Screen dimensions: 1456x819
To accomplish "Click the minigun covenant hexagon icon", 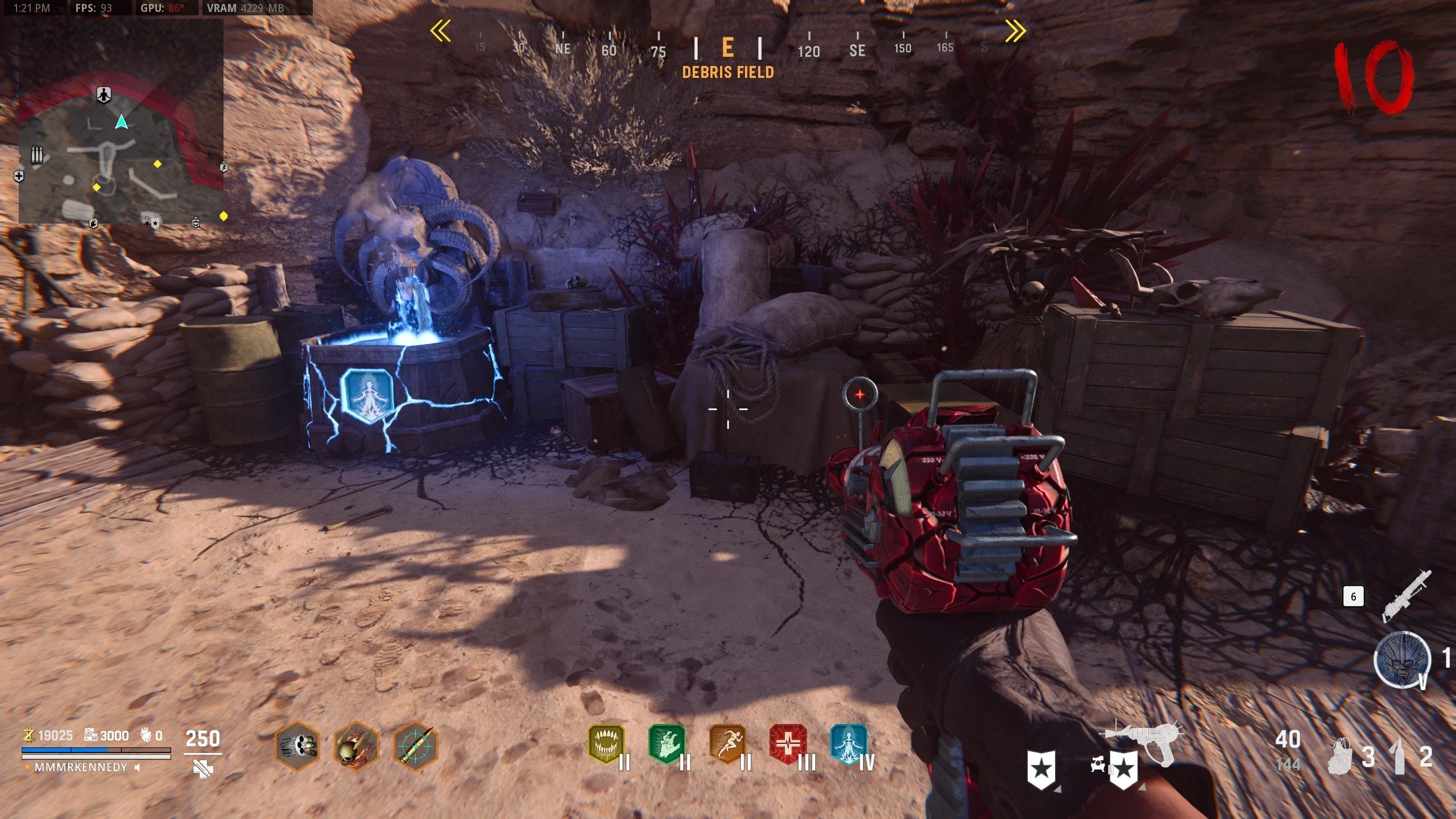I will pyautogui.click(x=297, y=746).
